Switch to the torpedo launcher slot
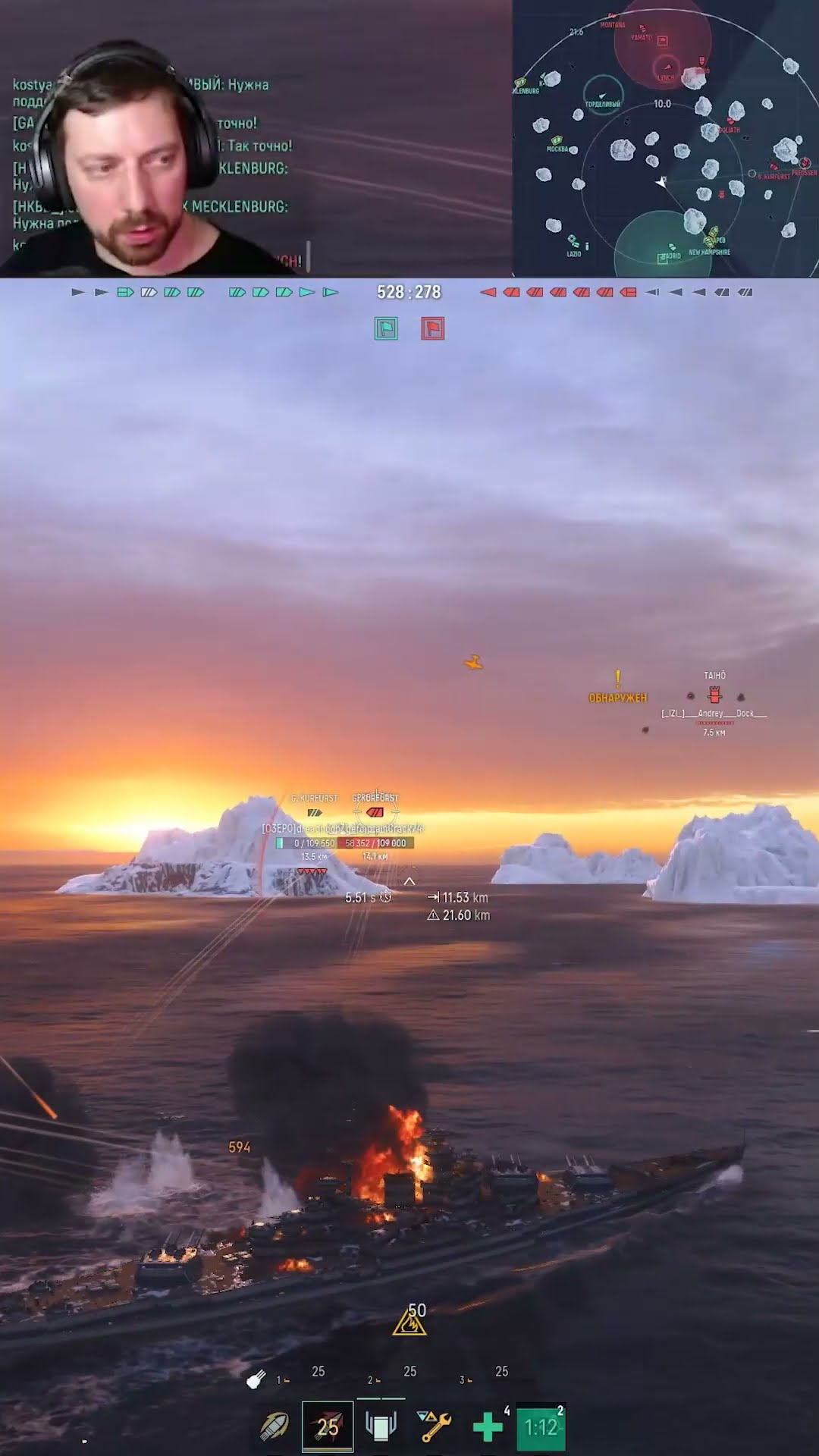819x1456 pixels. [x=381, y=1427]
